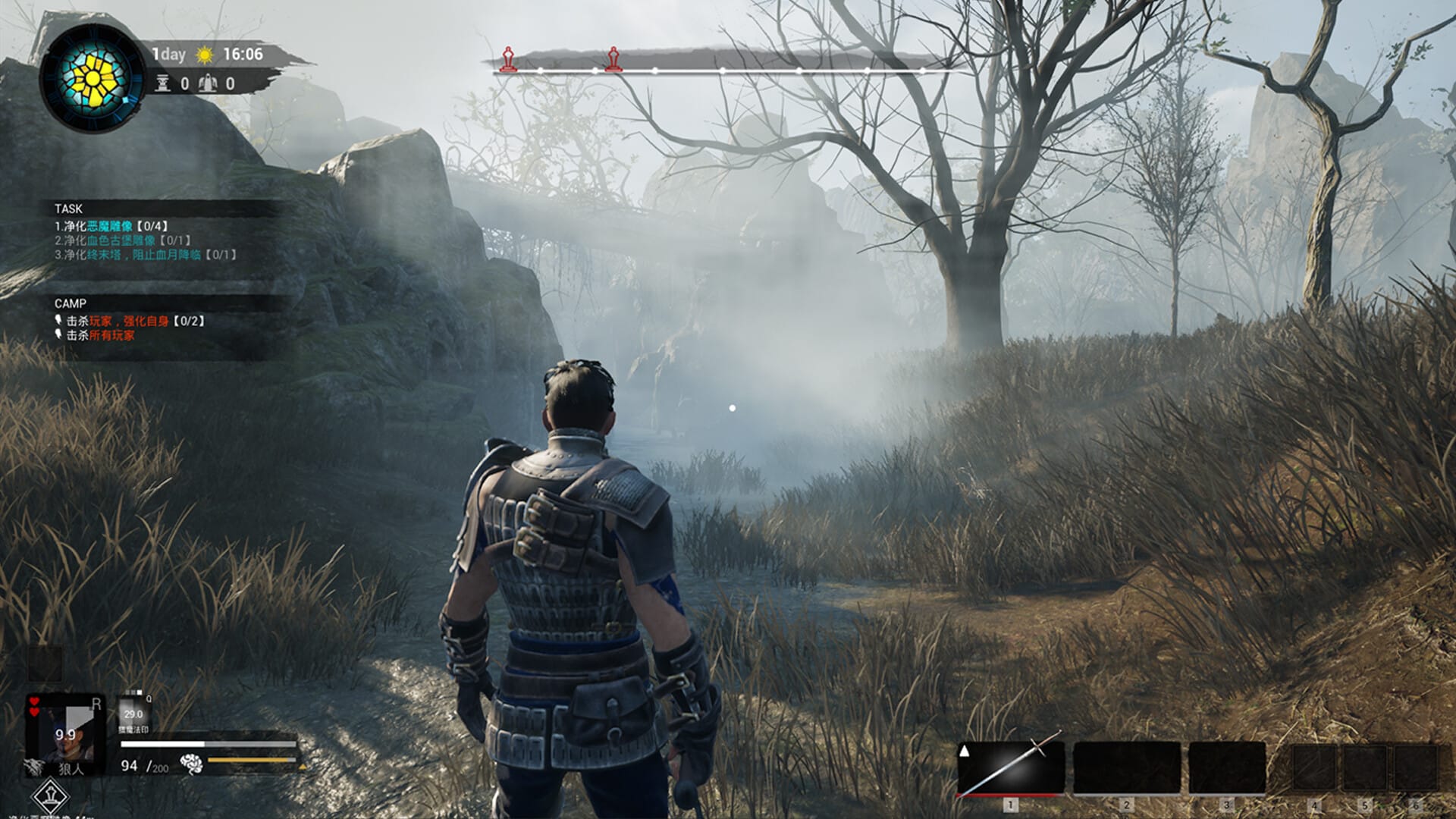Activate the 29.0 cooldown seal skill icon
This screenshot has width=1456, height=819.
point(133,713)
